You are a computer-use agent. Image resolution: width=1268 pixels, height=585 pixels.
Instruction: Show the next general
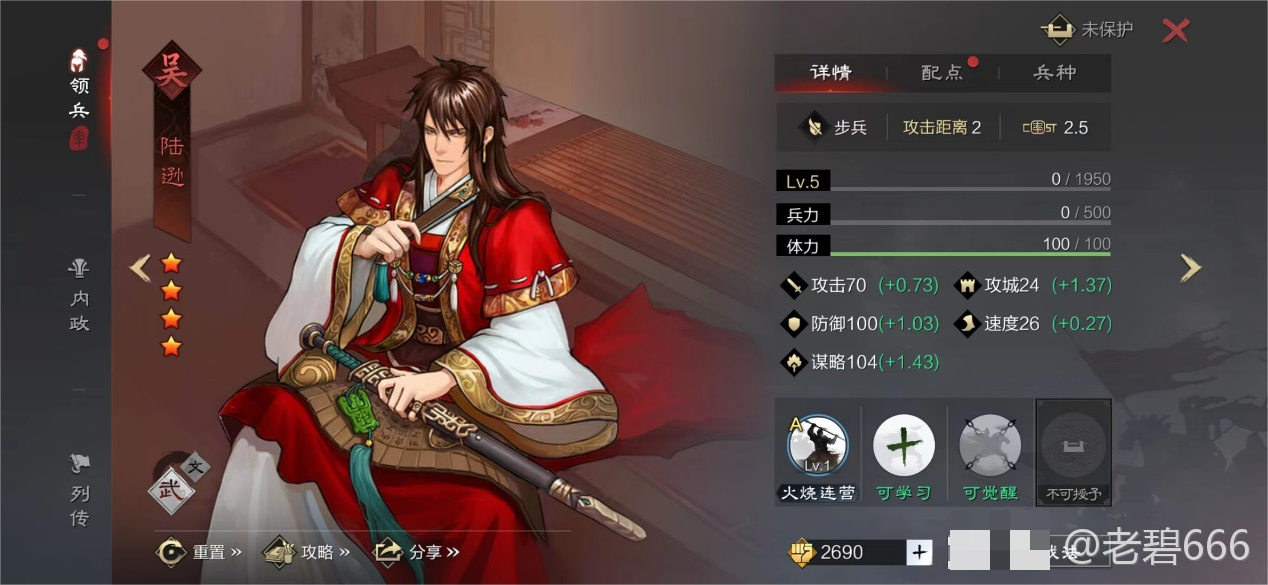pyautogui.click(x=1190, y=267)
